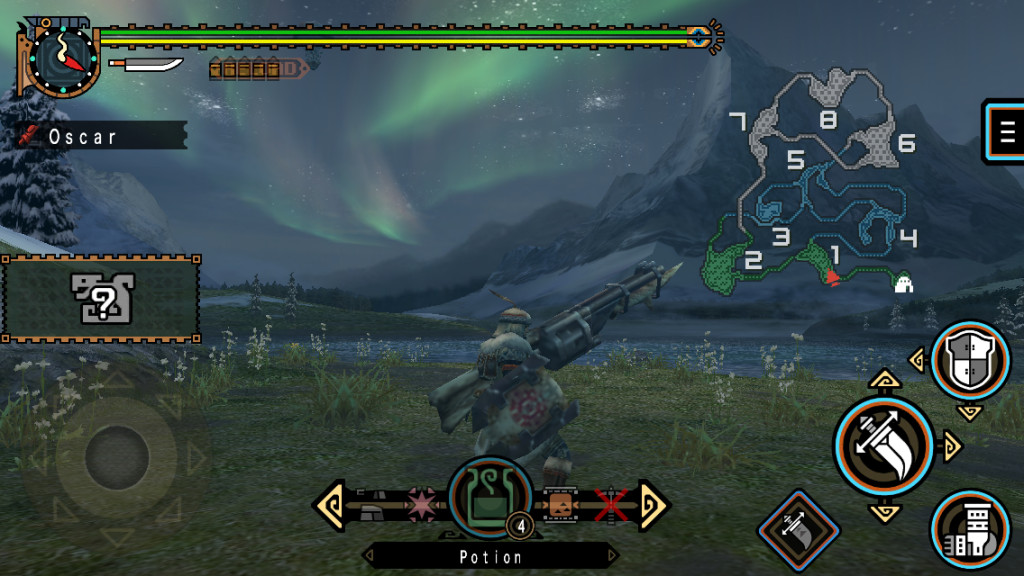Tap the left arrow beside the shield button
1024x576 pixels.
[915, 360]
